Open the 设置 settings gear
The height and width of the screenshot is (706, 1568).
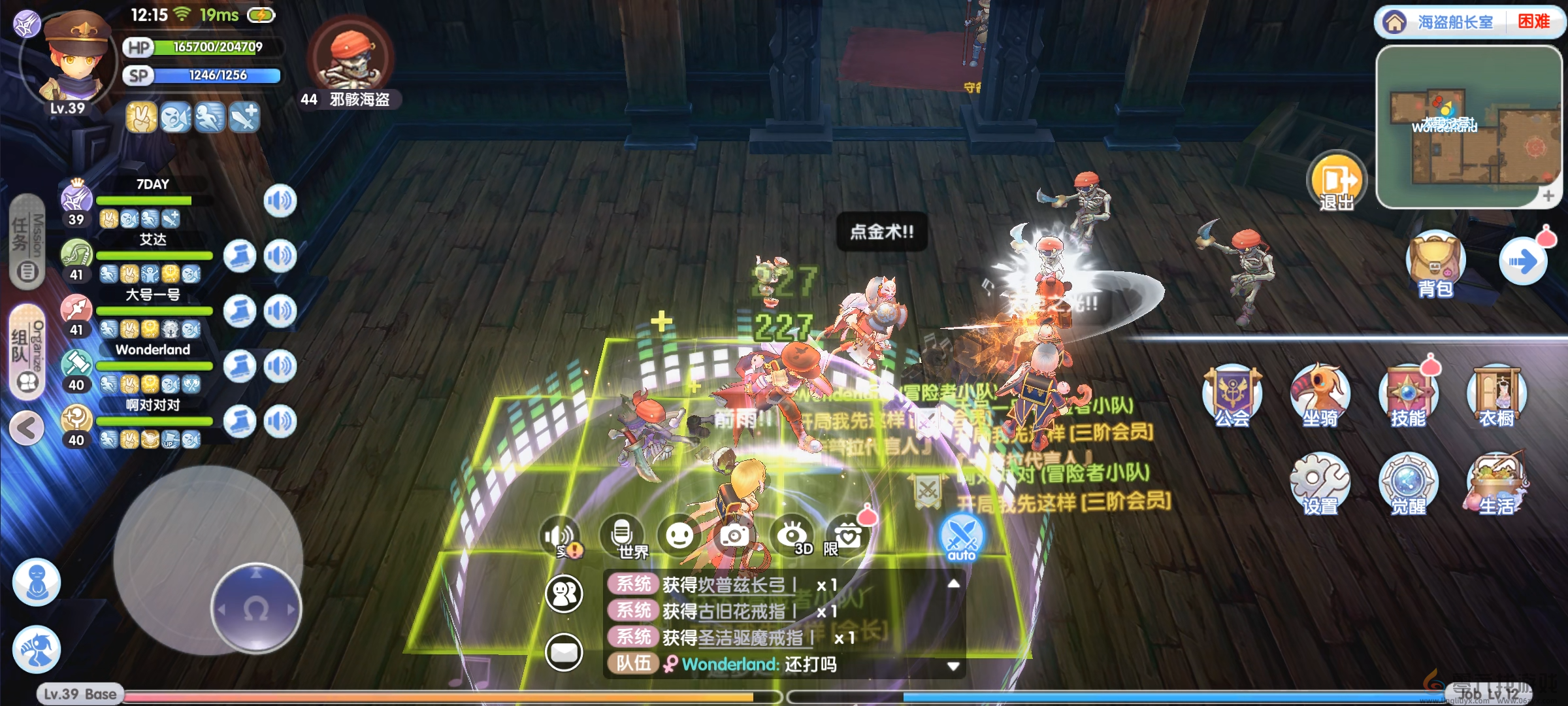click(1320, 484)
